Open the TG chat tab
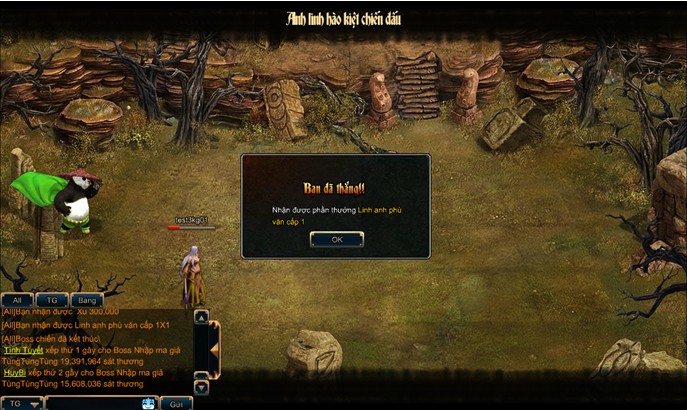 [x=51, y=299]
